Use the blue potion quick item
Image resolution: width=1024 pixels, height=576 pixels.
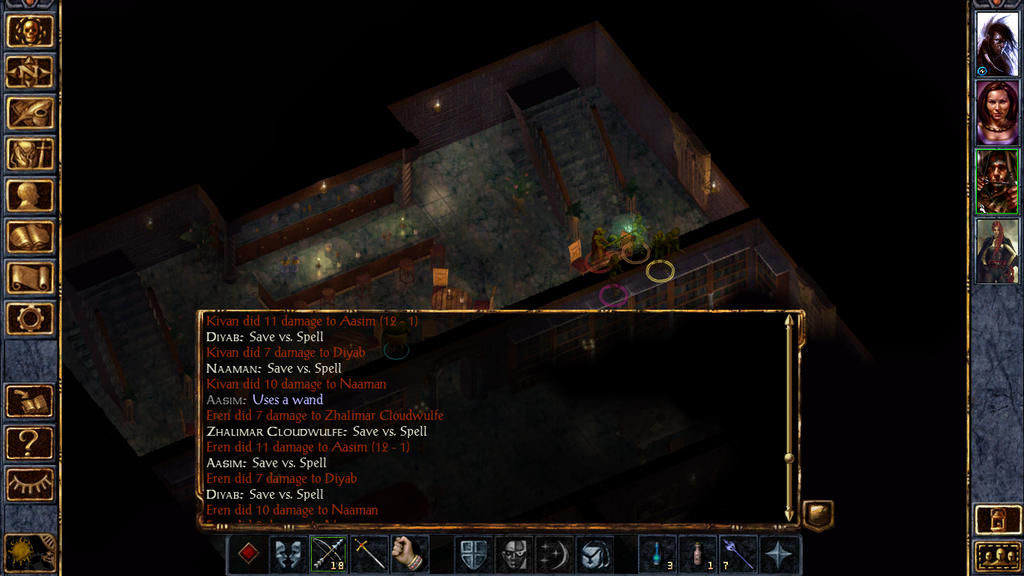(658, 554)
